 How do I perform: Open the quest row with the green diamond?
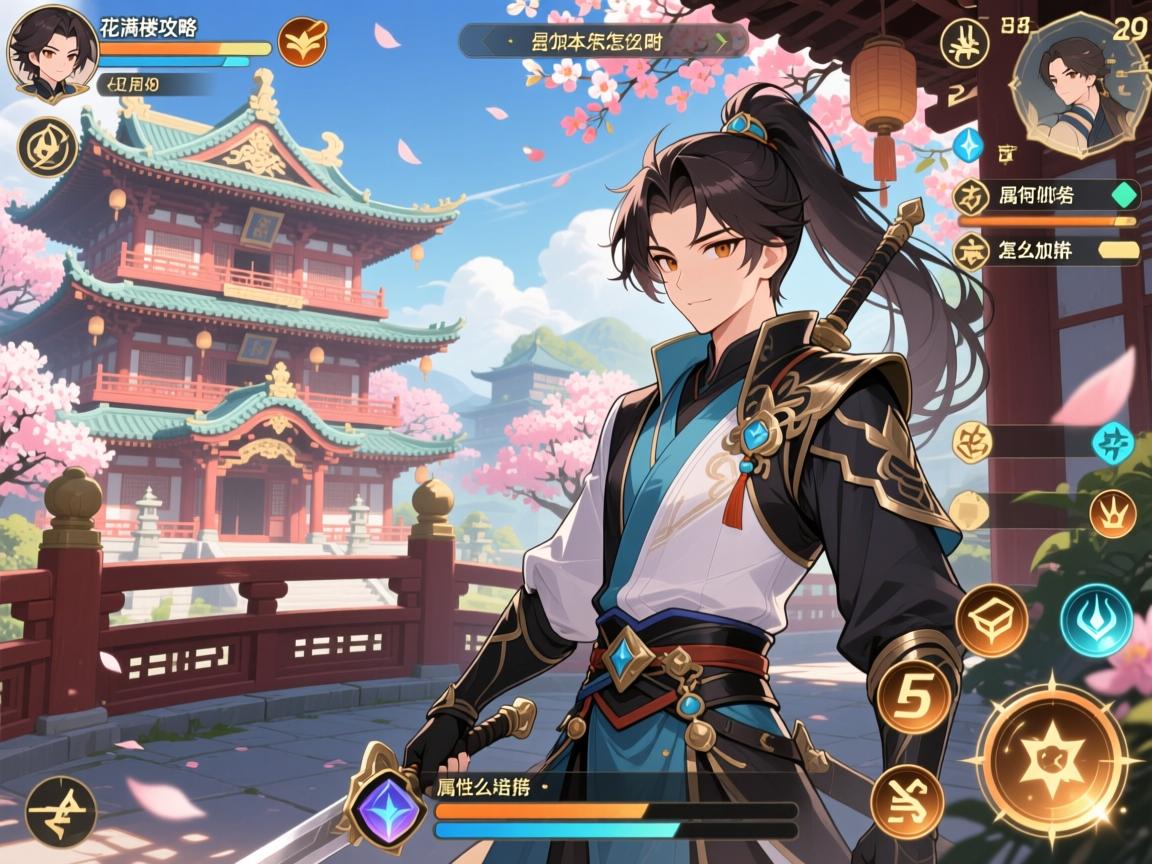tap(1046, 194)
